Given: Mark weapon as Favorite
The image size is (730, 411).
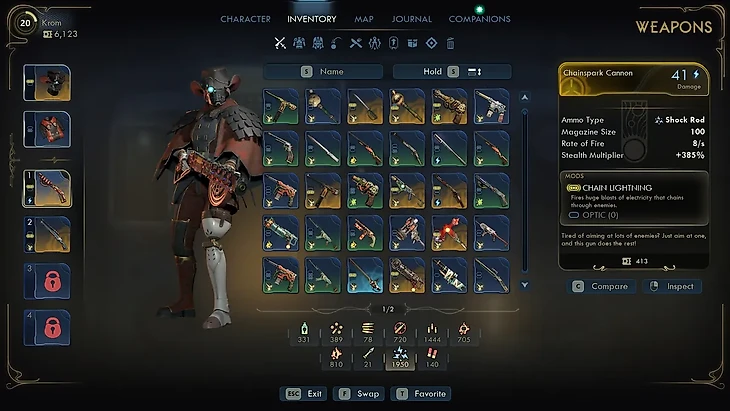Looking at the screenshot, I should point(423,394).
